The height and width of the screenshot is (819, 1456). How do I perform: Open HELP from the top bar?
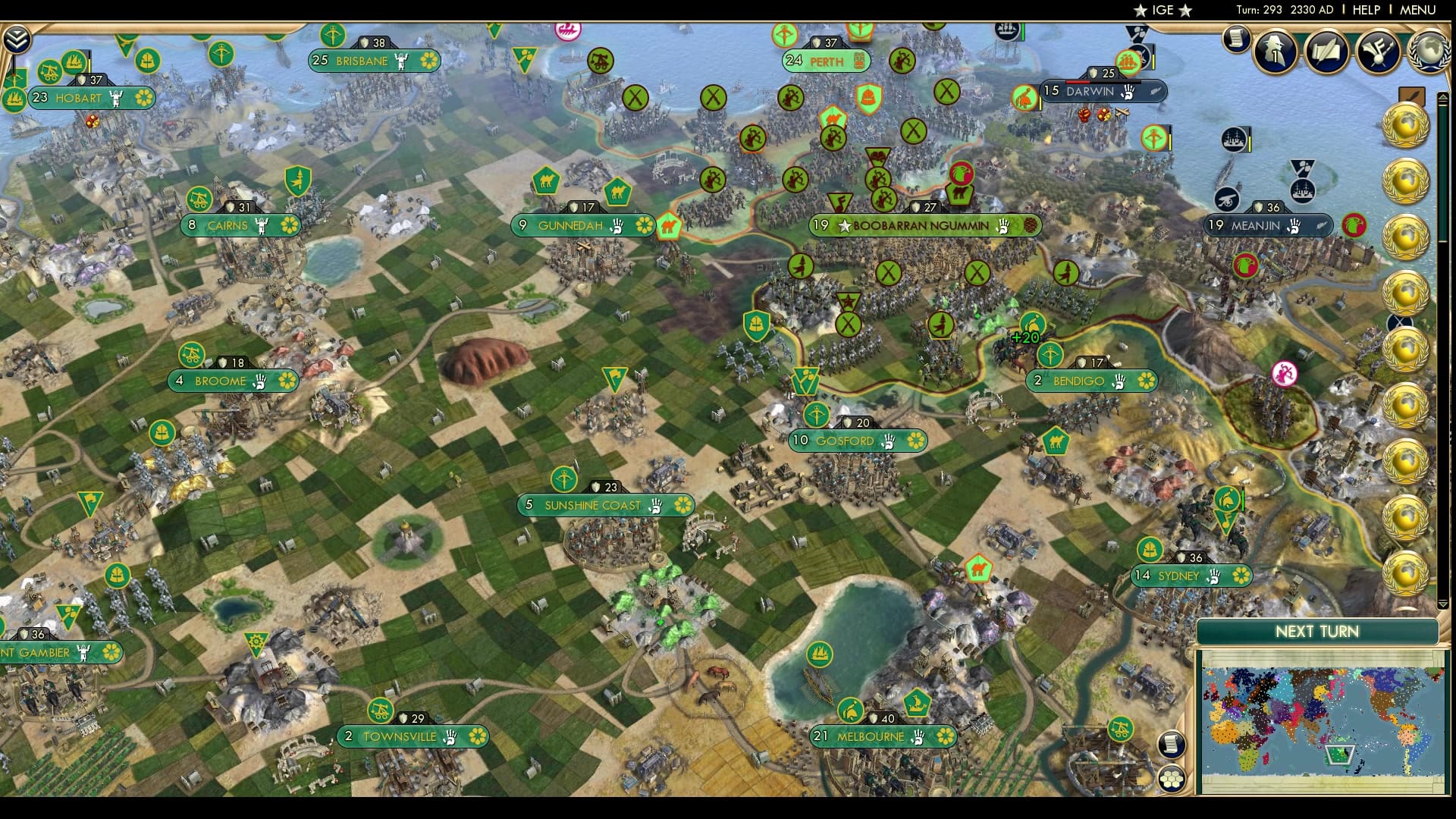click(x=1365, y=11)
